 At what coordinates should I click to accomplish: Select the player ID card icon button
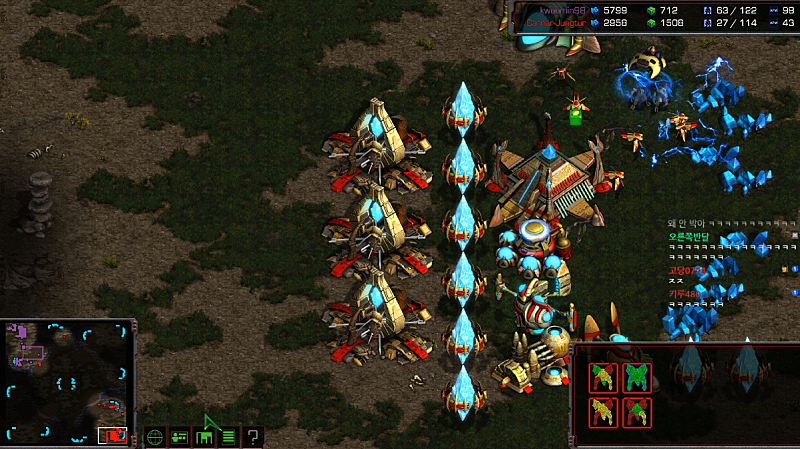tap(180, 436)
